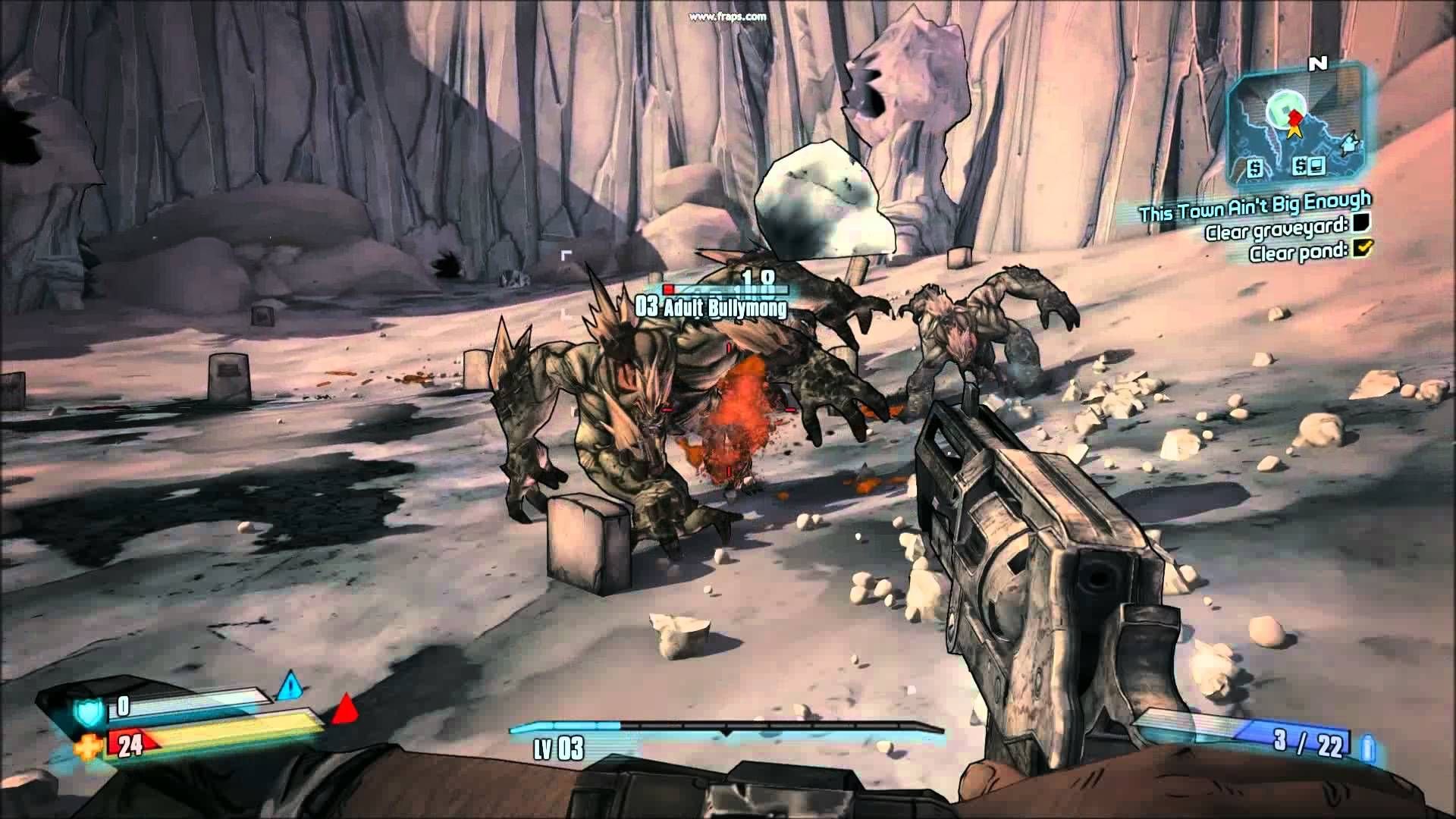Select the blue shield-depleted warning triangle
The width and height of the screenshot is (1456, 819).
tap(290, 688)
